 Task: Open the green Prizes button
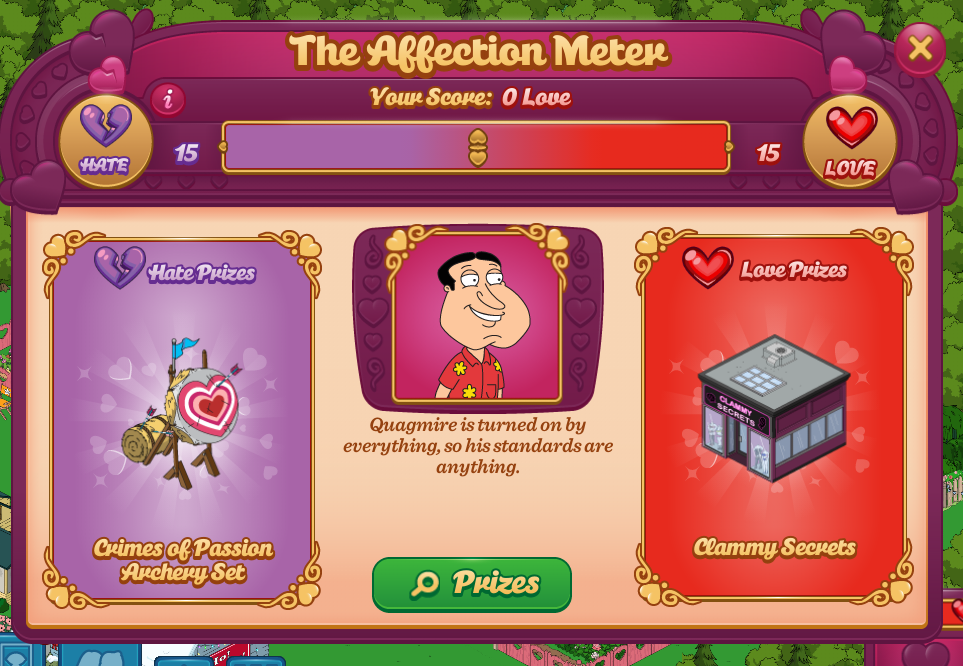click(472, 583)
